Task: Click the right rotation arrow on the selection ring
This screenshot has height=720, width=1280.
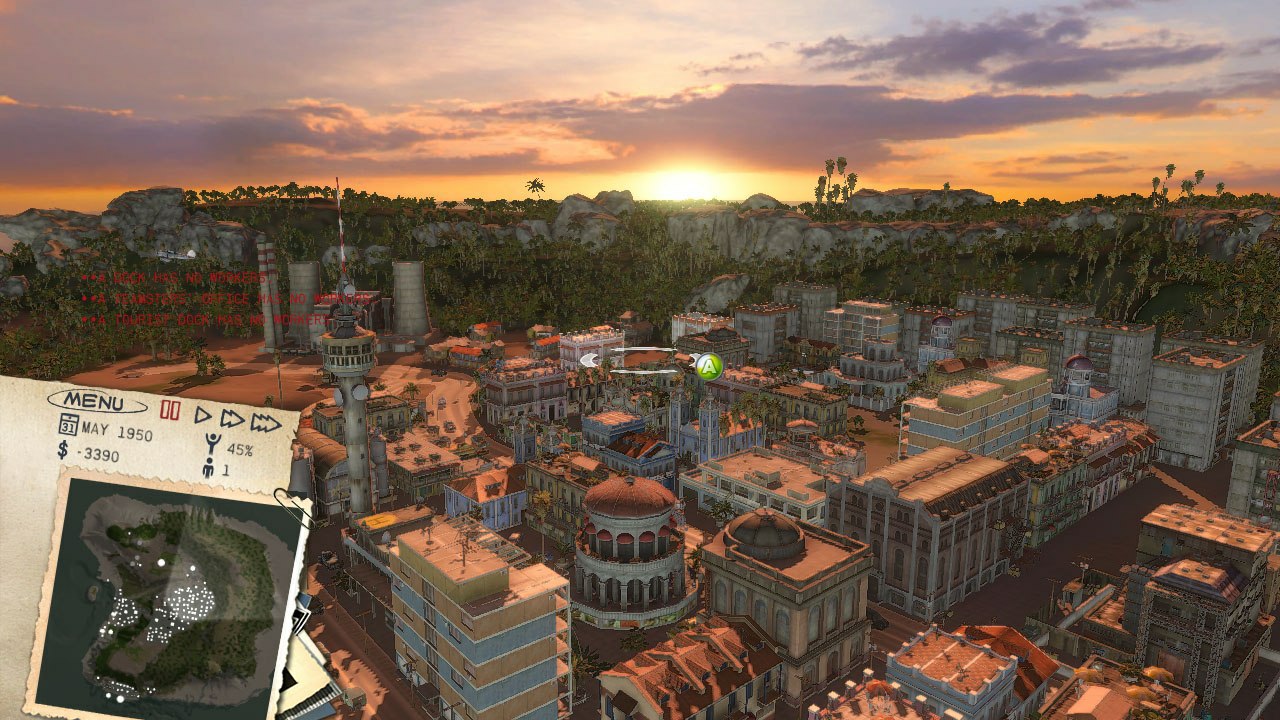Action: pos(692,361)
